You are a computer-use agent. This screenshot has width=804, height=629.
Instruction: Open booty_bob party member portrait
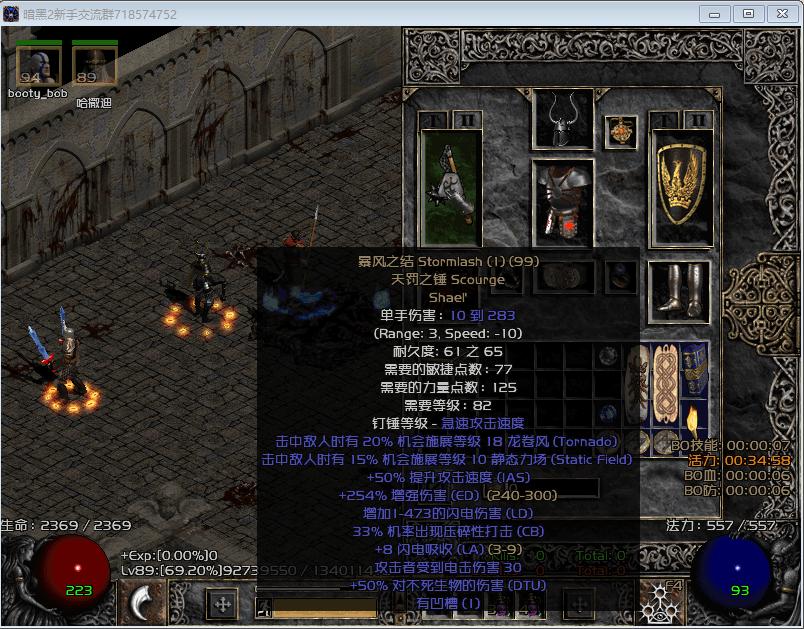(x=38, y=65)
